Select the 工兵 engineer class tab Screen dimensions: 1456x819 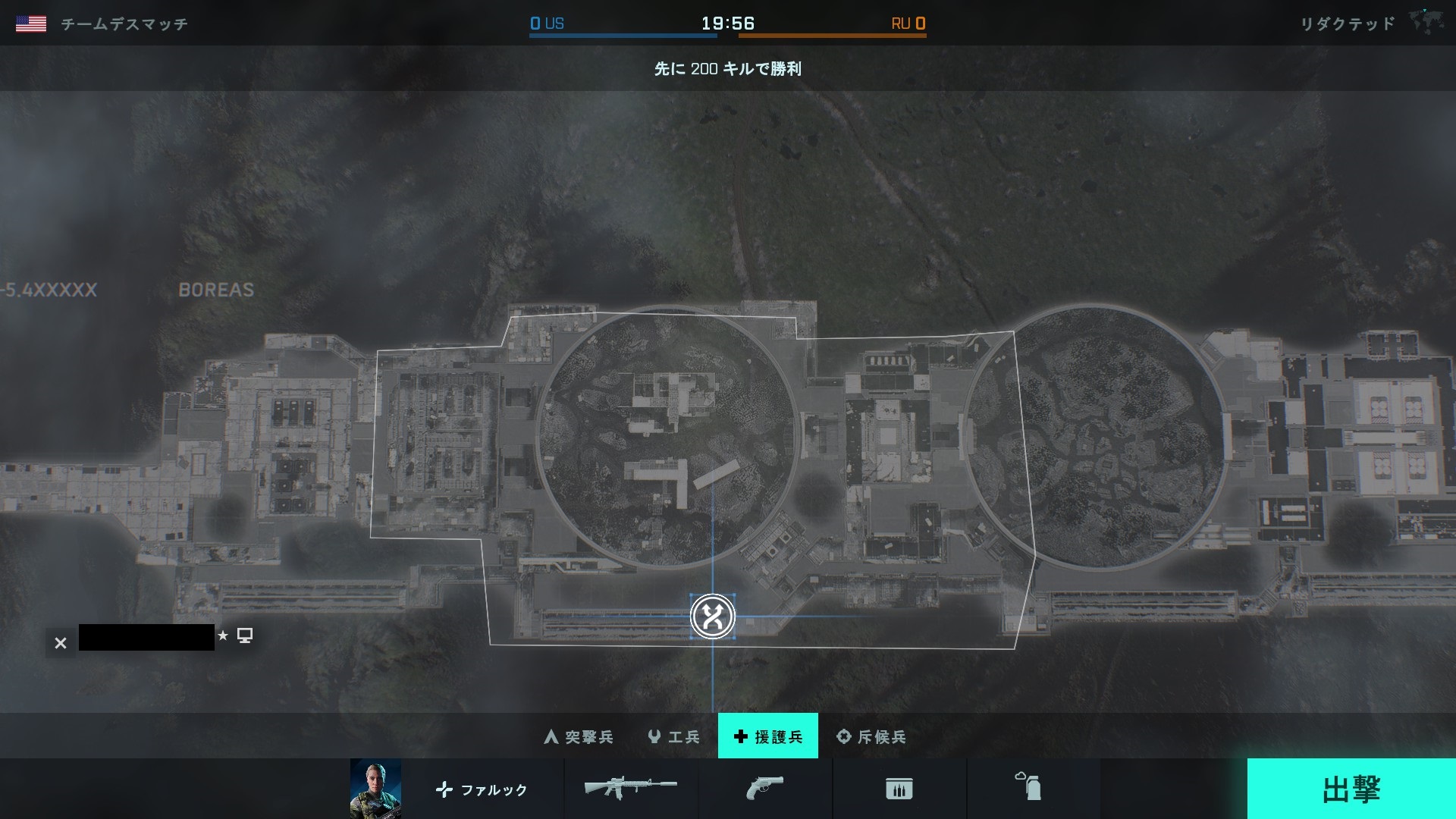[x=673, y=736]
